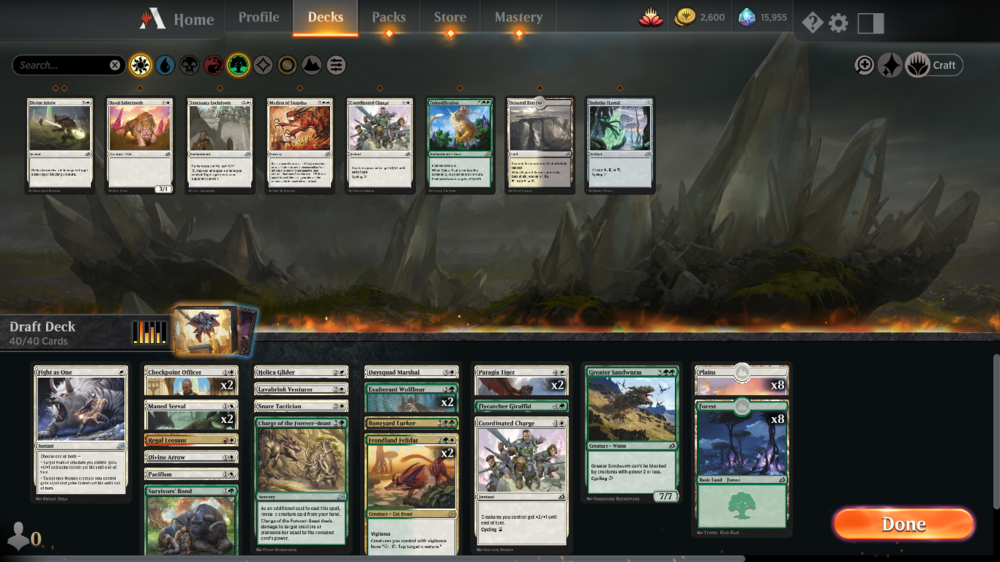Finish deck building with the Done button
Viewport: 1000px width, 562px height.
903,524
